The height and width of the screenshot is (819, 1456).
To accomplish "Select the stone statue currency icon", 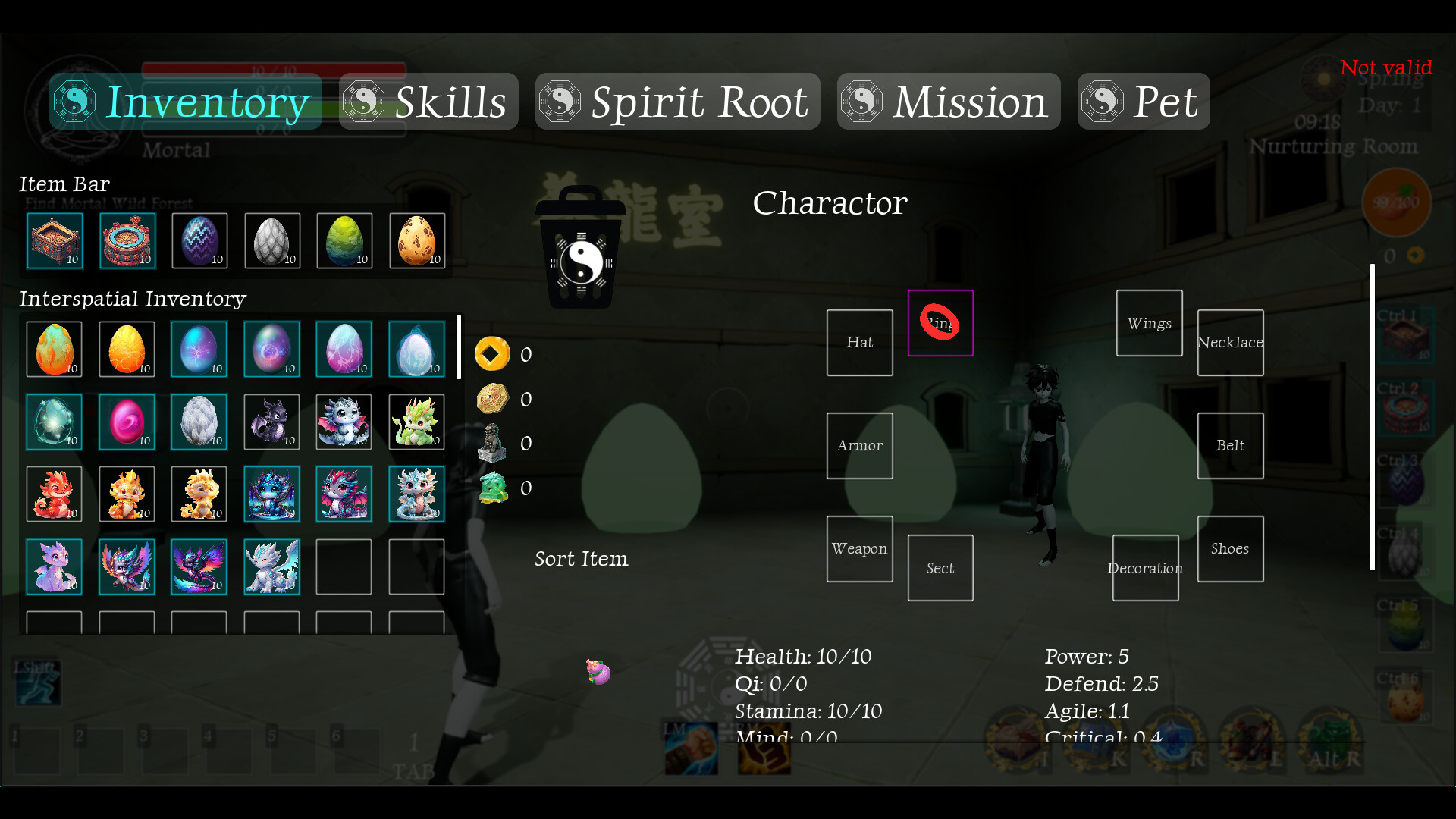I will [x=493, y=444].
